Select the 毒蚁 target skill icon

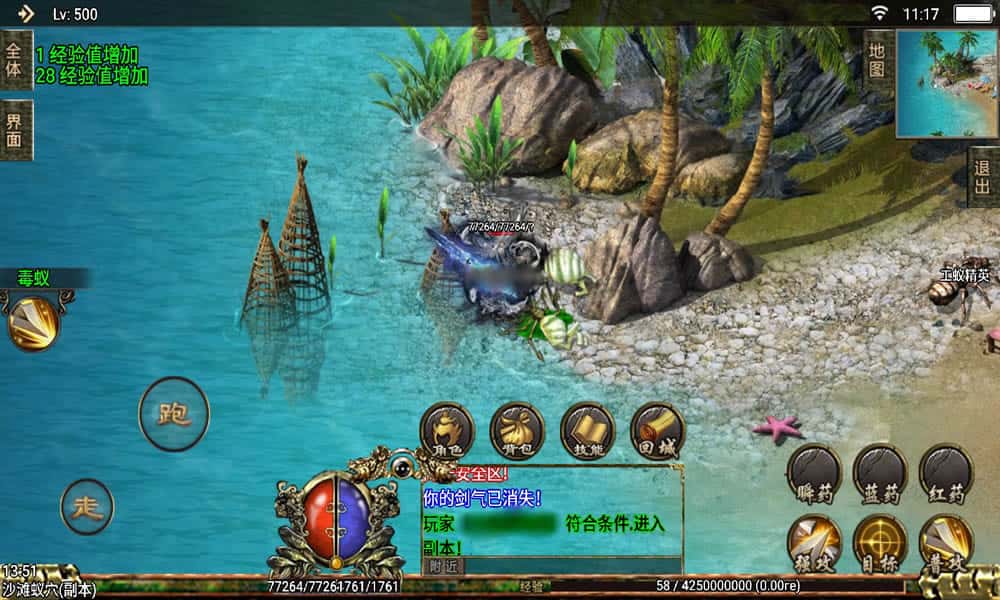click(33, 322)
